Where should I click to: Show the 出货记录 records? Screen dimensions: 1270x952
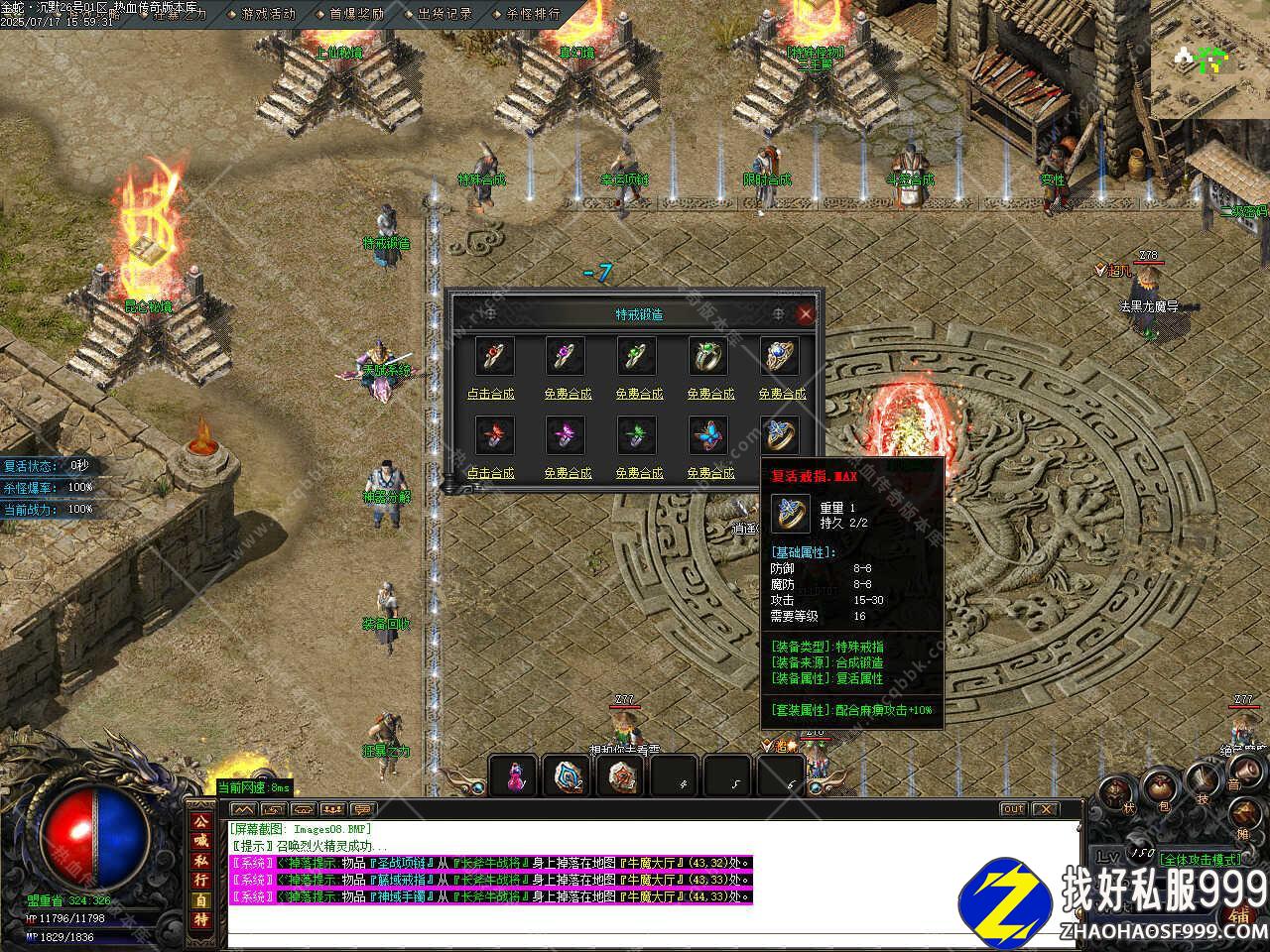coord(444,14)
